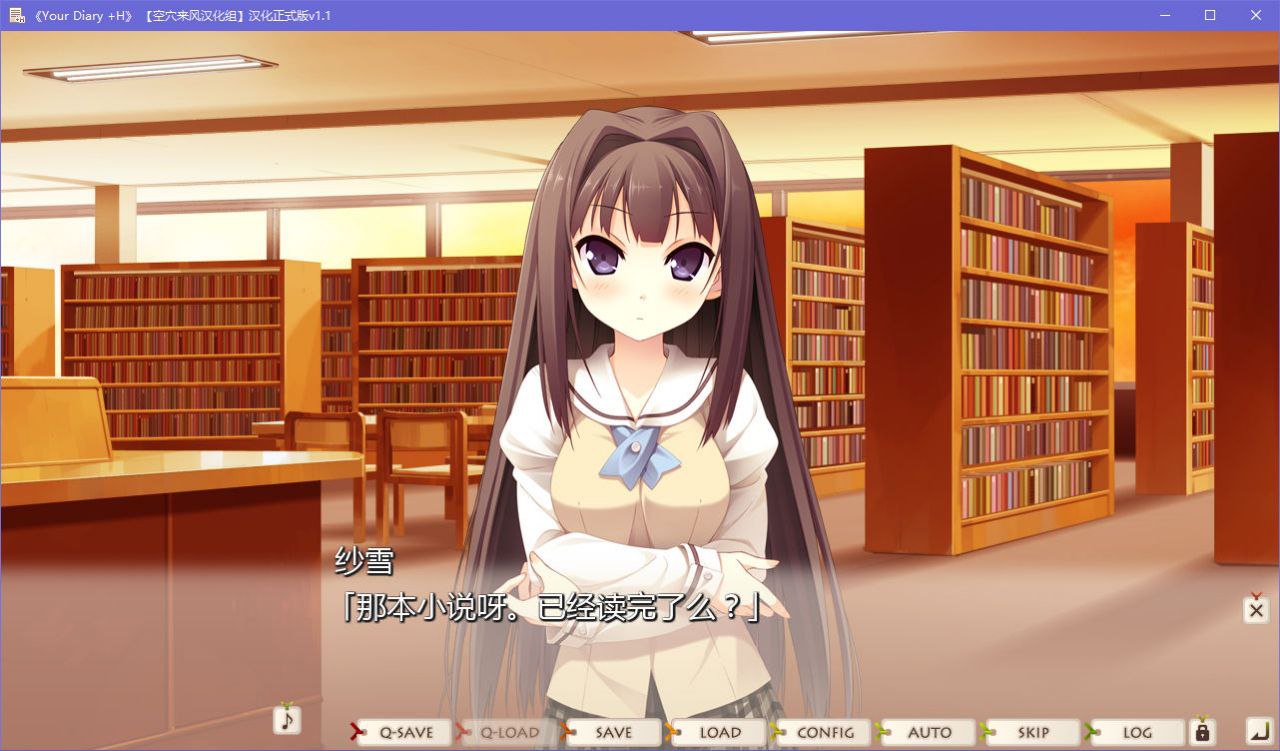Quick load the game via Q-LOAD

(x=509, y=732)
